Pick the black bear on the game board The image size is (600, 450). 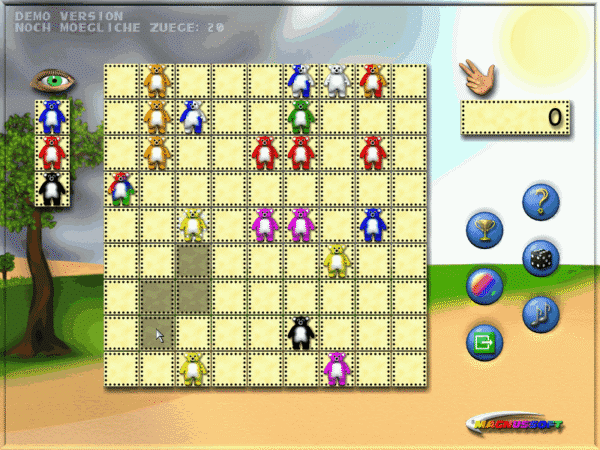[300, 332]
